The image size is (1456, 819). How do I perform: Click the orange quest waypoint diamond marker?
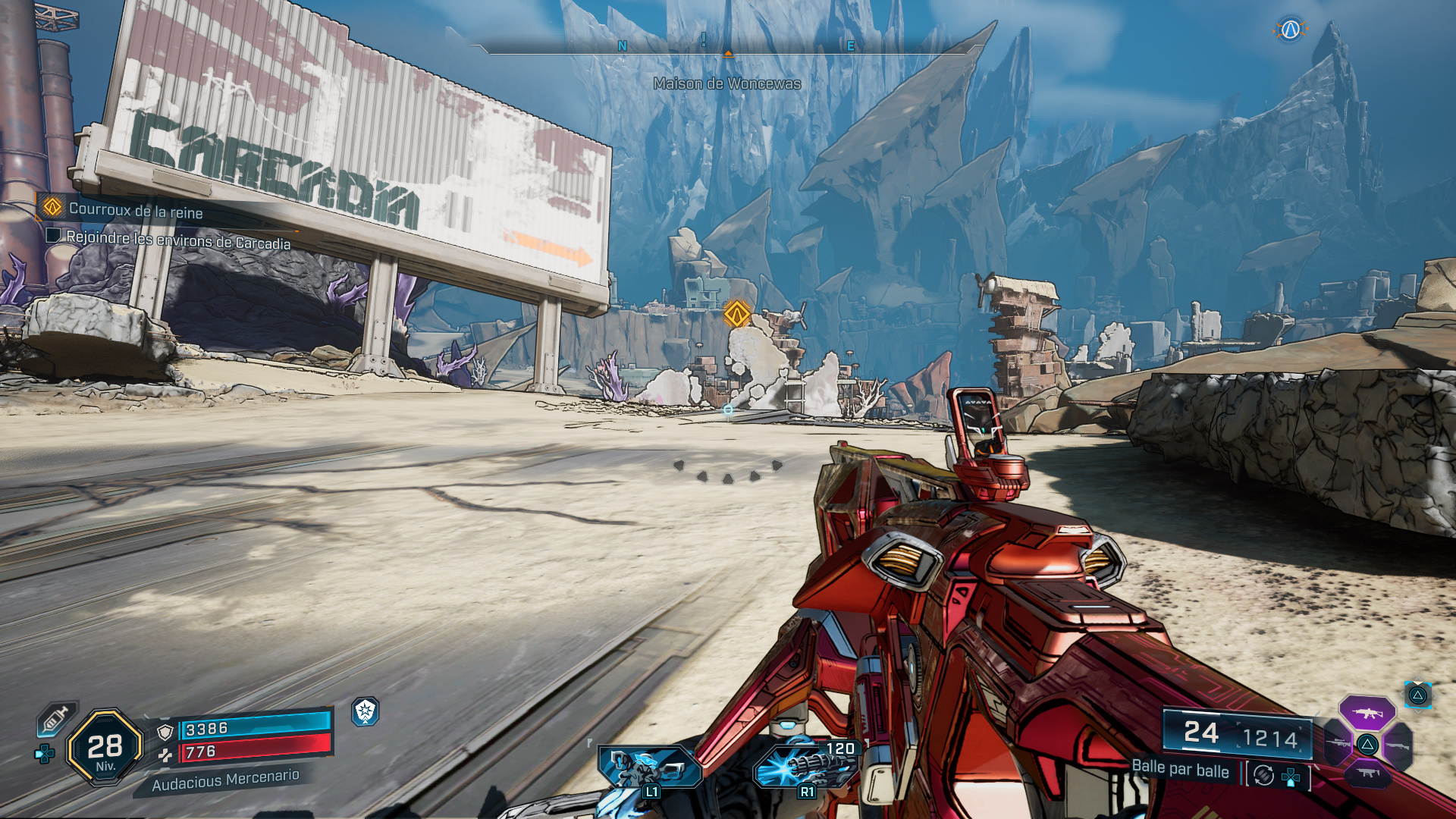(736, 313)
